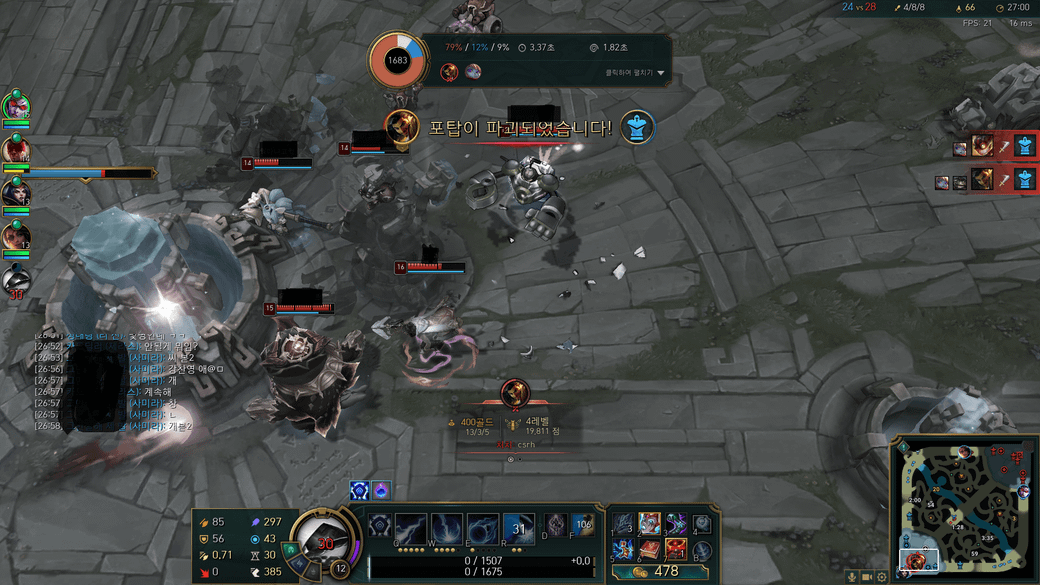Click the camera button beside the microphone
The height and width of the screenshot is (585, 1040).
coord(867,577)
